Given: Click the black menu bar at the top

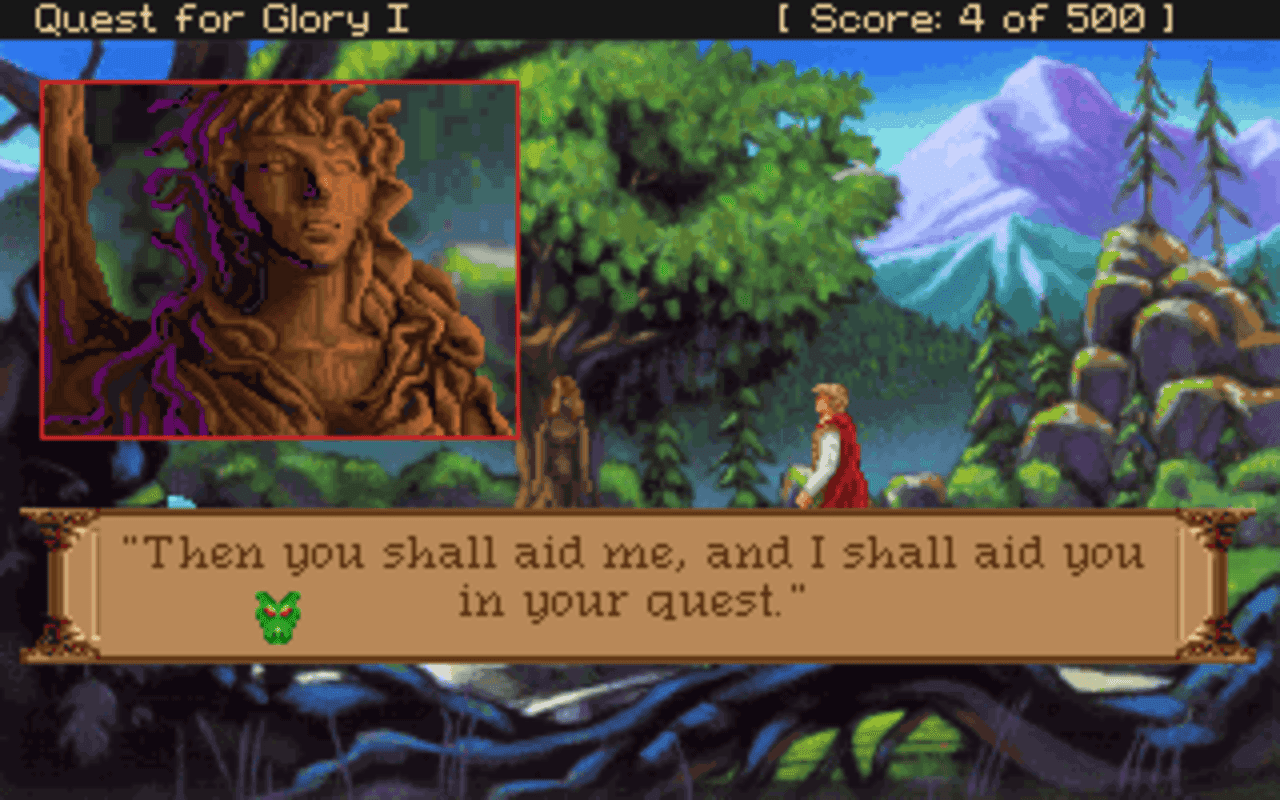Looking at the screenshot, I should (640, 16).
